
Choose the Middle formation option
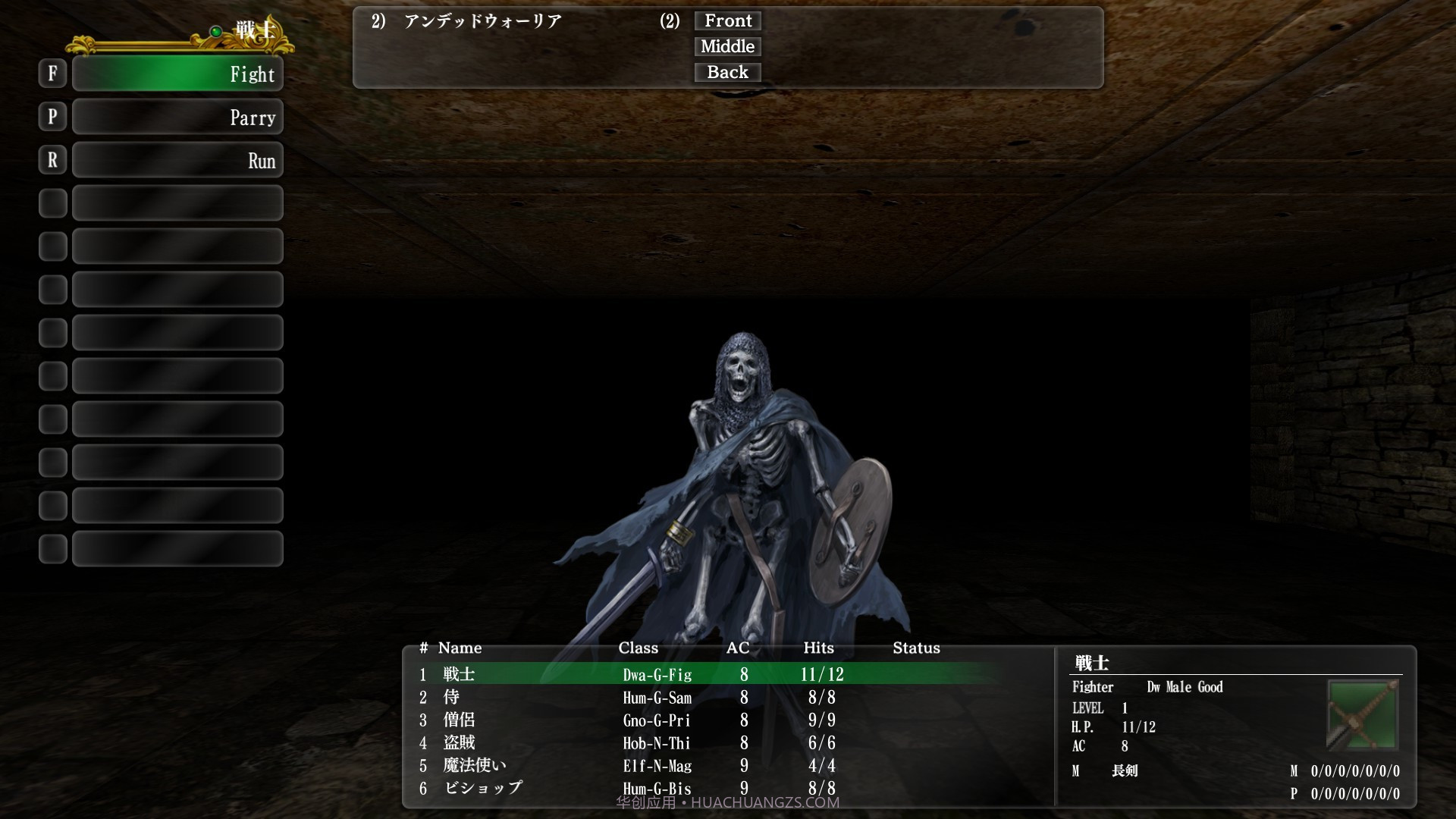click(727, 46)
